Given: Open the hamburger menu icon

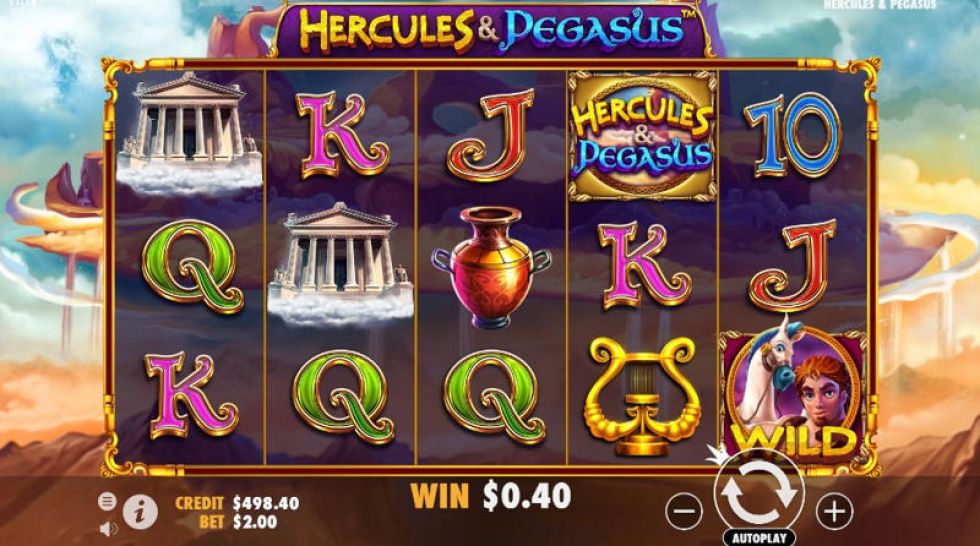Looking at the screenshot, I should point(108,501).
